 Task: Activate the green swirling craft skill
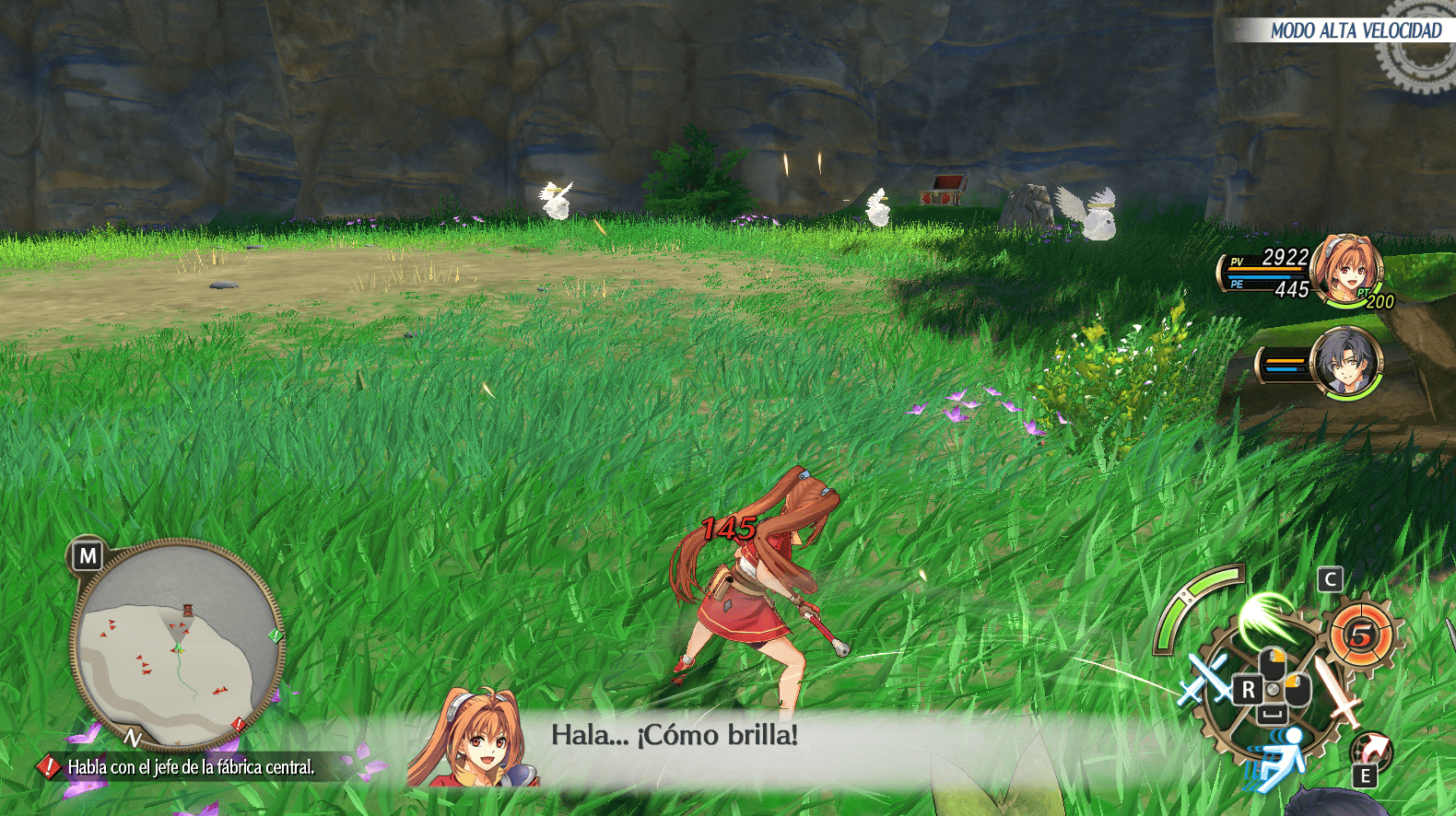(x=1269, y=618)
